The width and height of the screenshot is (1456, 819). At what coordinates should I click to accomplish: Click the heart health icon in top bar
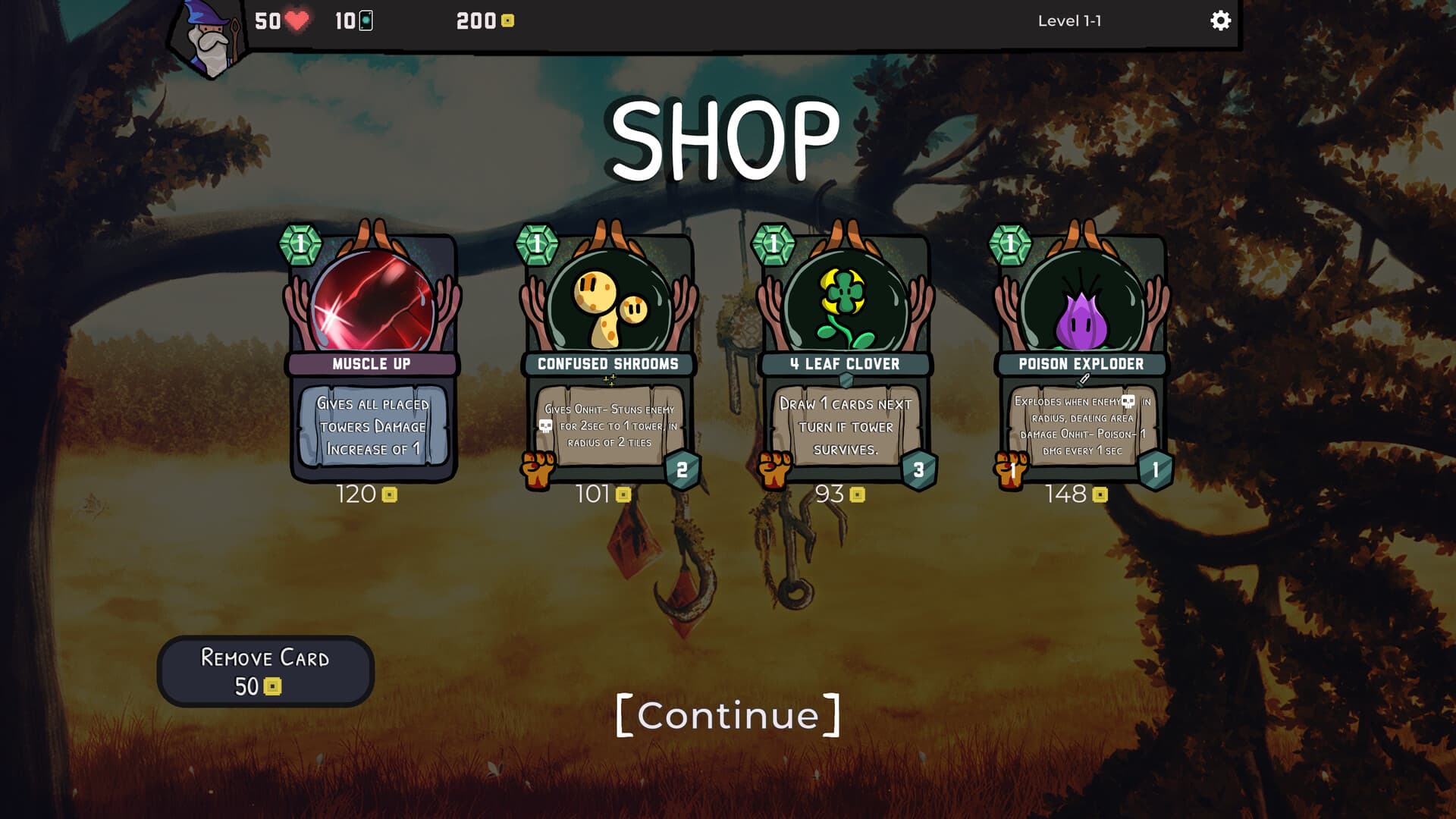coord(298,21)
